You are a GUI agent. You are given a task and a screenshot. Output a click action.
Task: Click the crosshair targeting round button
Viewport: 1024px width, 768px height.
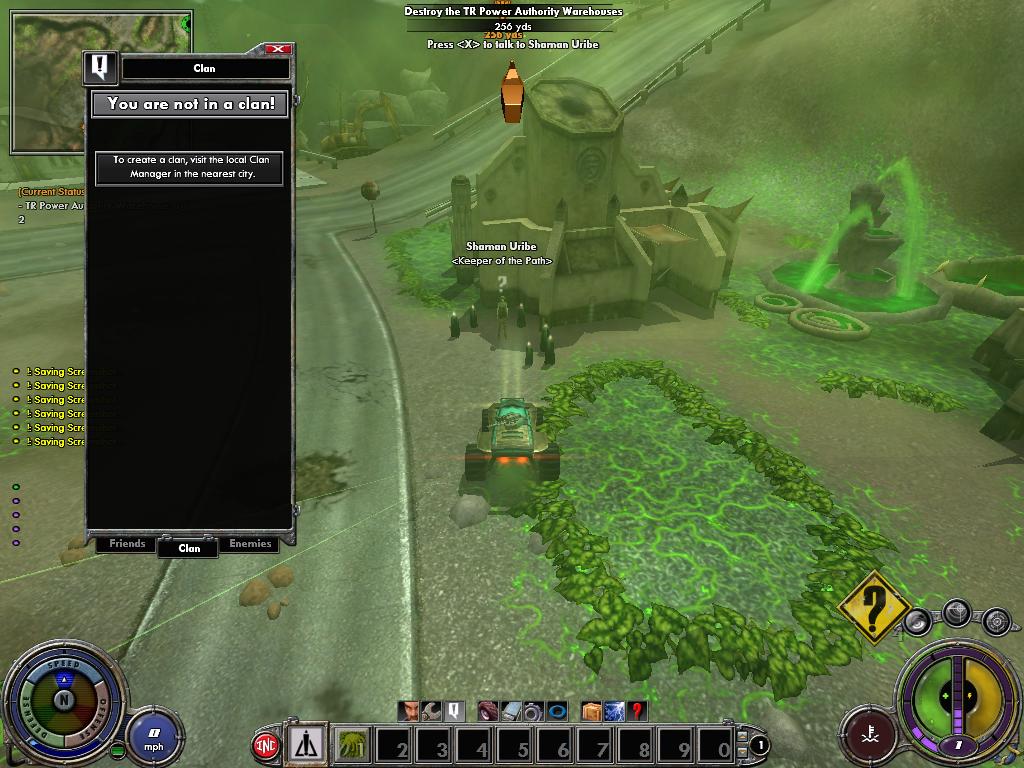click(x=957, y=612)
